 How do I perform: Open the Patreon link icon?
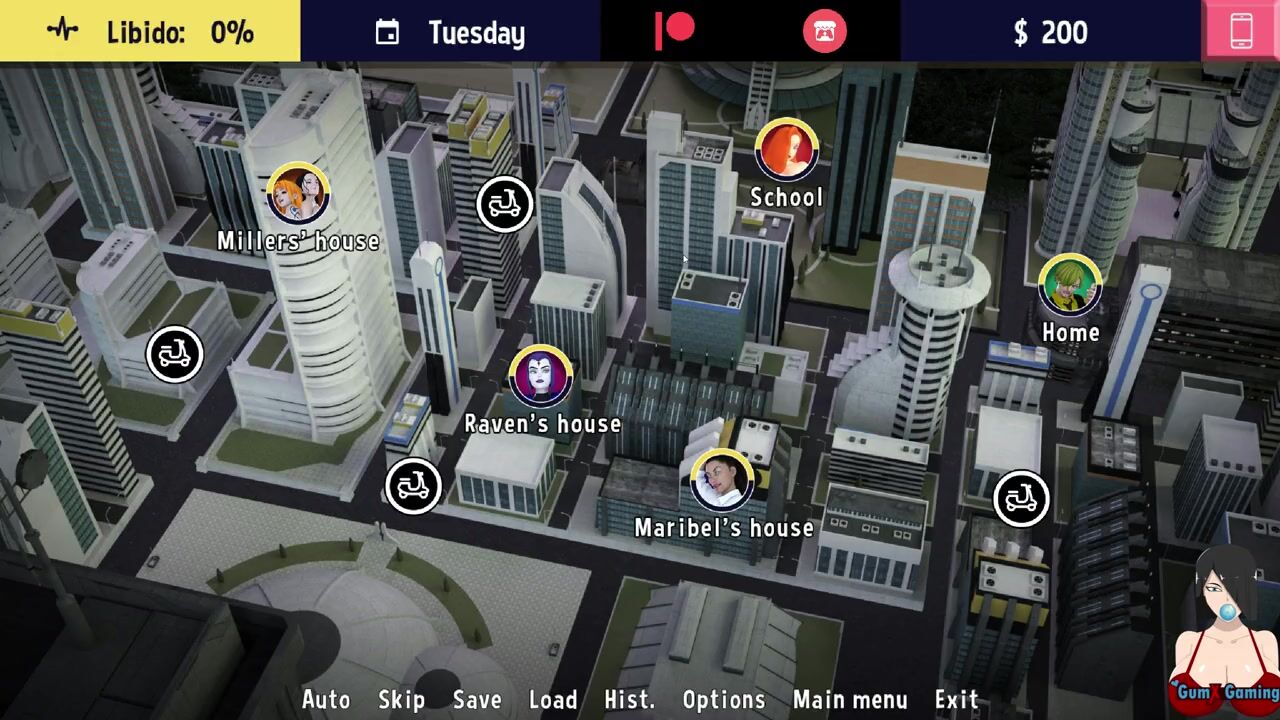674,31
